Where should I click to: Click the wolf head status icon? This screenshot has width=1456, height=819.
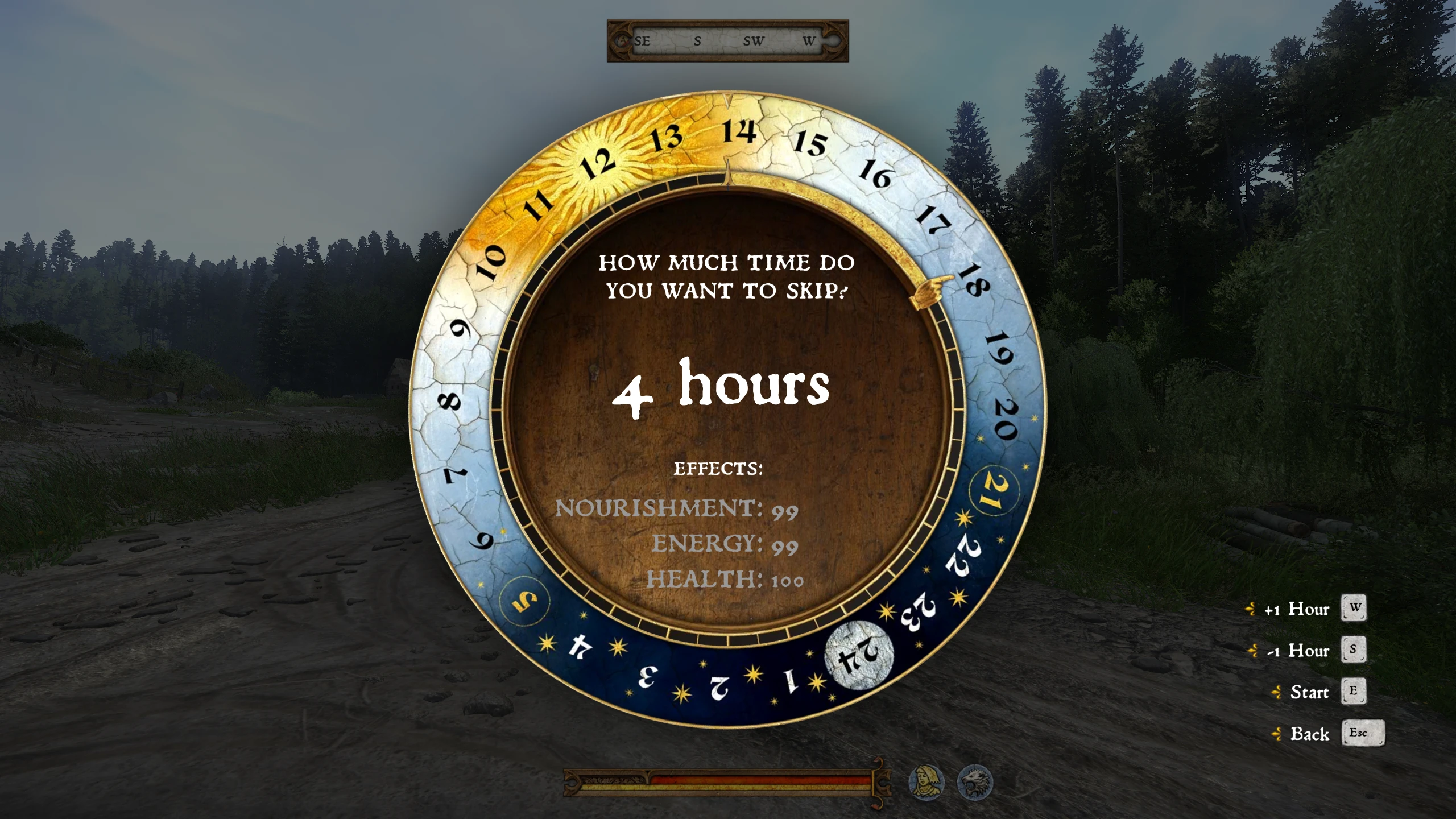click(x=975, y=782)
